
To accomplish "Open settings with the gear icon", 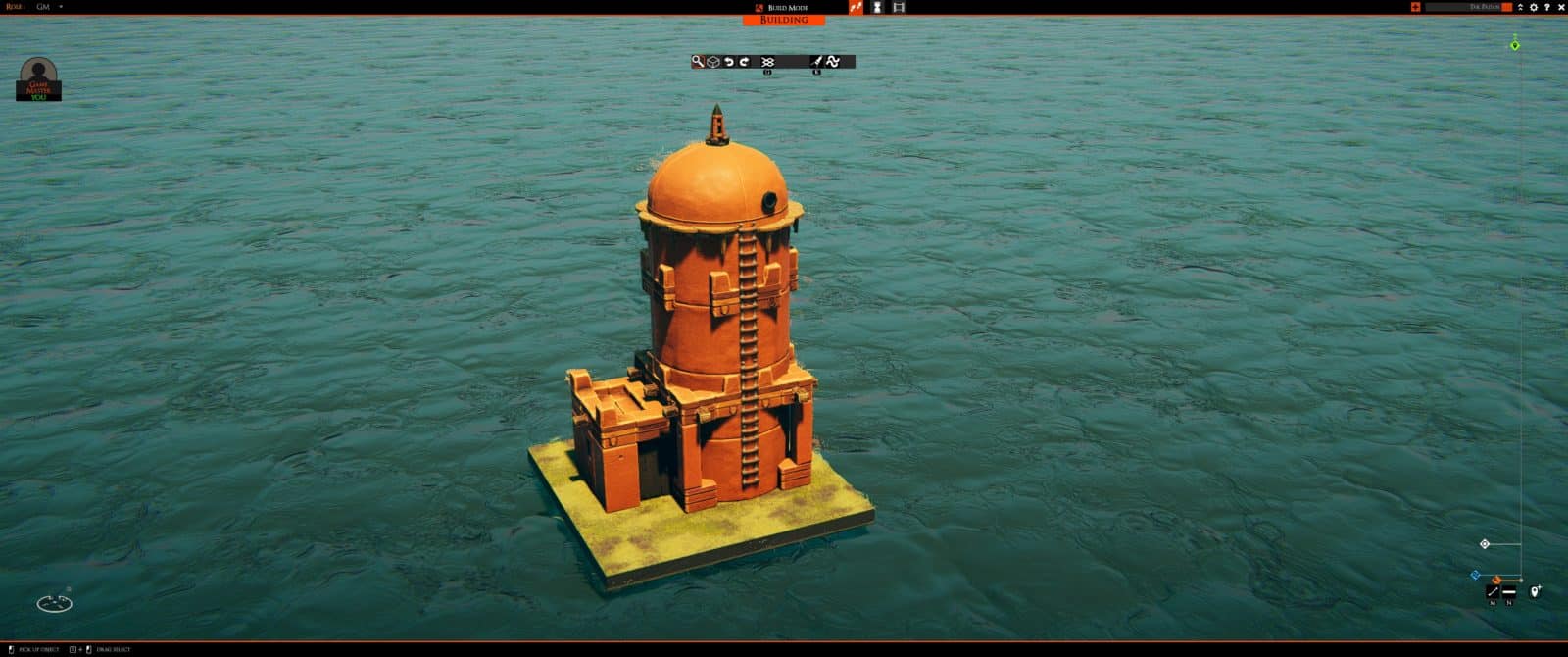I will click(1534, 7).
